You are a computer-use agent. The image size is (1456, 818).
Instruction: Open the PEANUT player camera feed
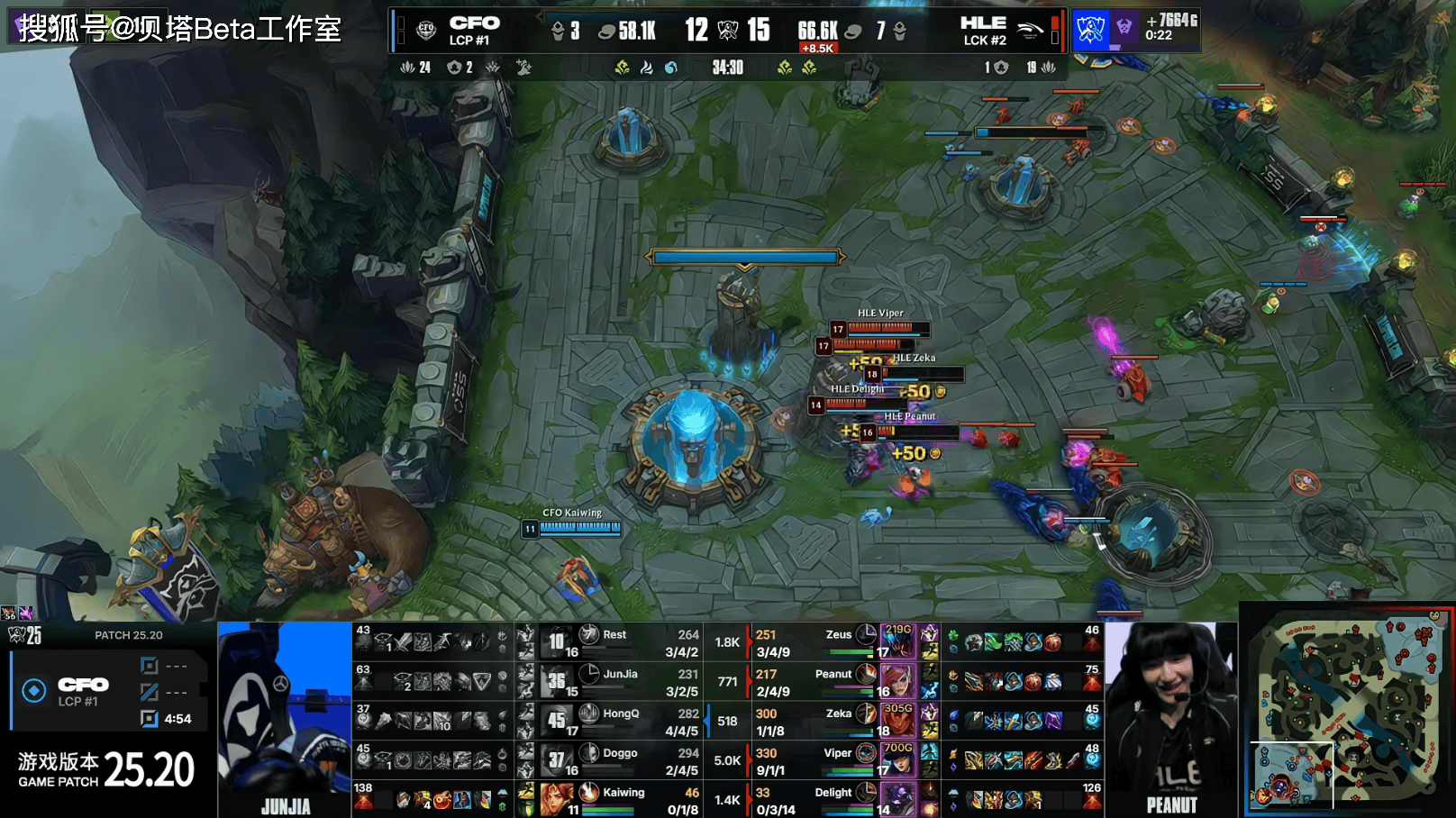coord(1171,719)
